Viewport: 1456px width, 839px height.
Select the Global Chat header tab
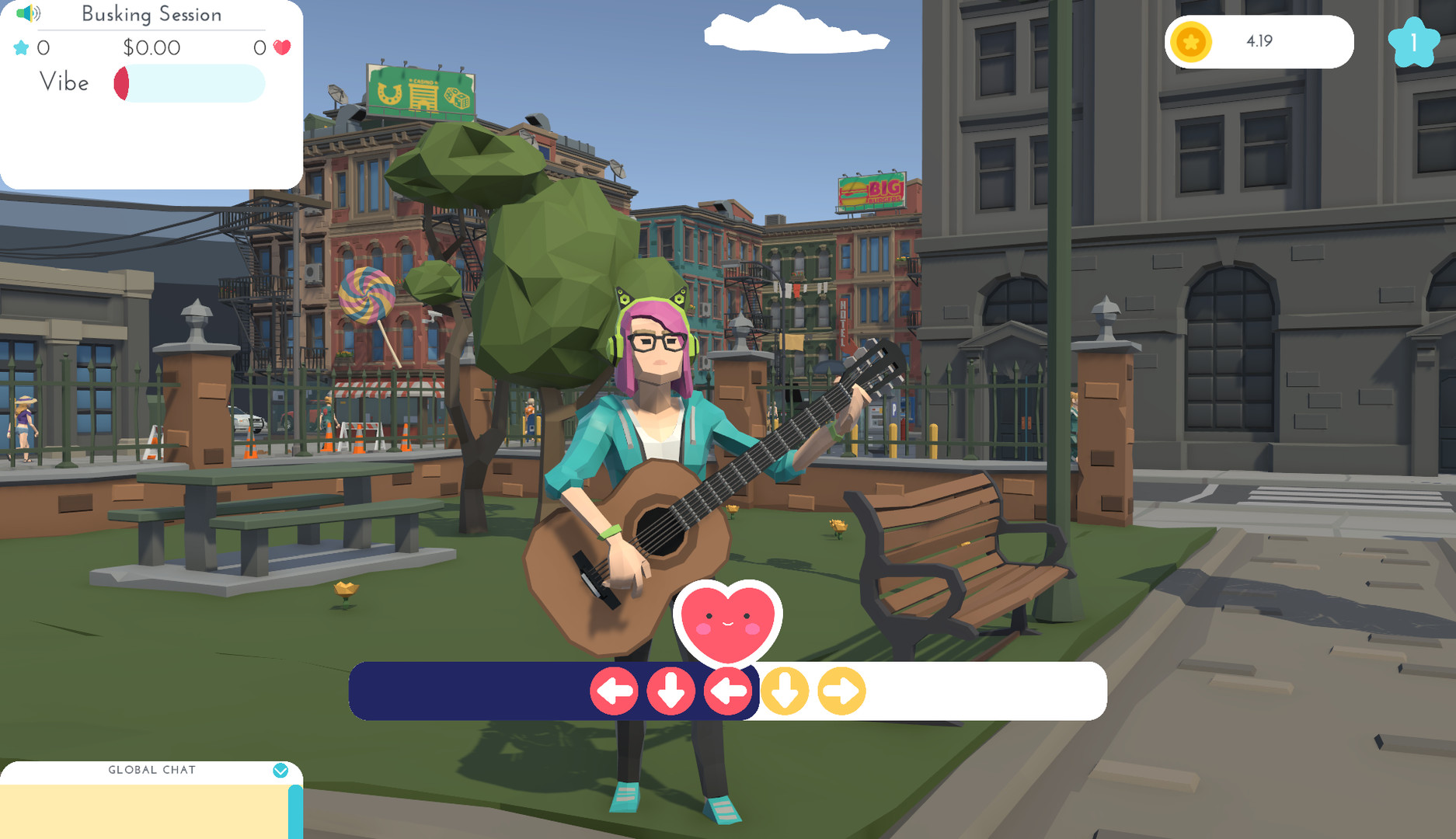(x=150, y=770)
